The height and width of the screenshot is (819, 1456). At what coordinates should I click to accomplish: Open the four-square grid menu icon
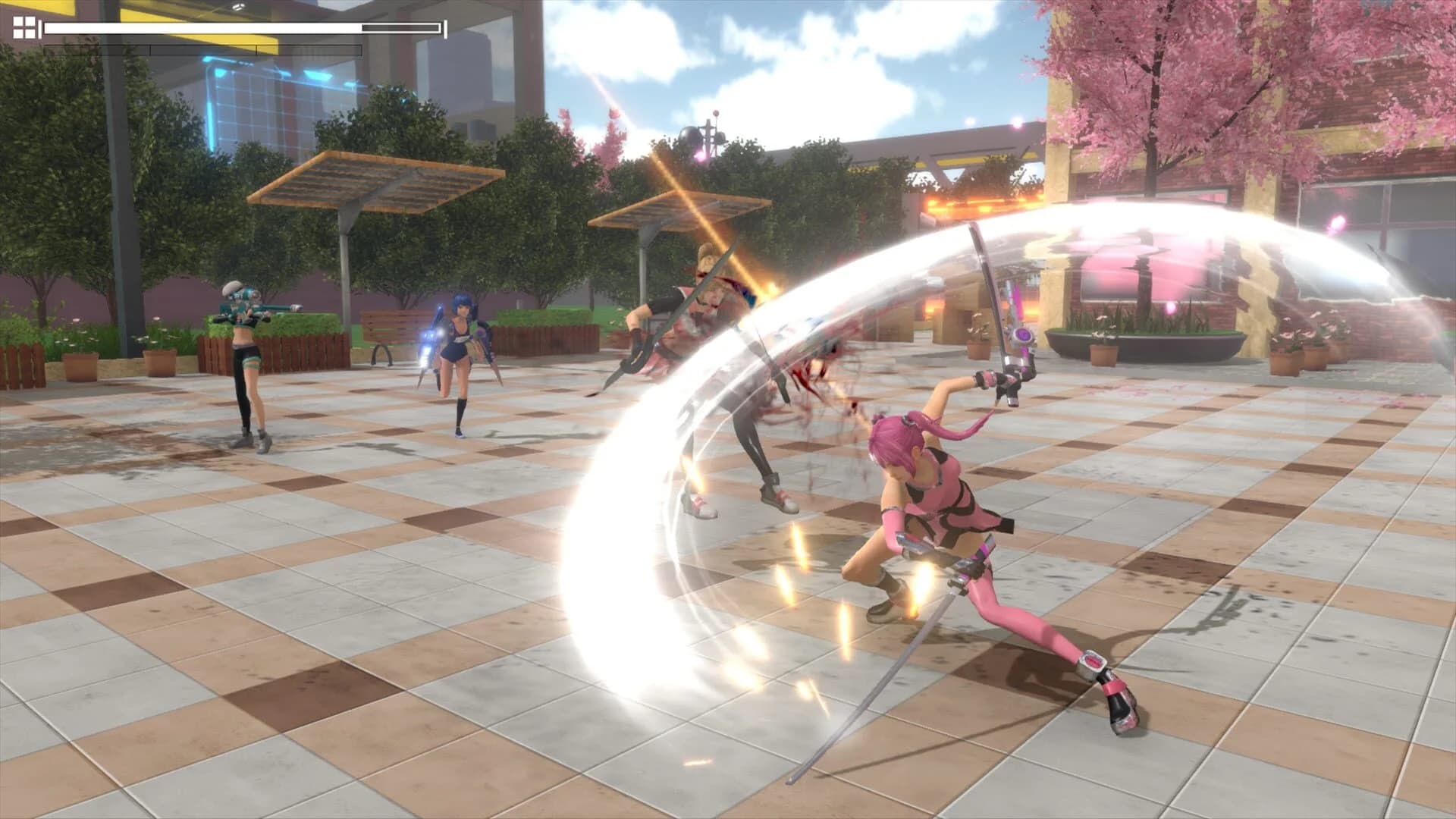(23, 29)
